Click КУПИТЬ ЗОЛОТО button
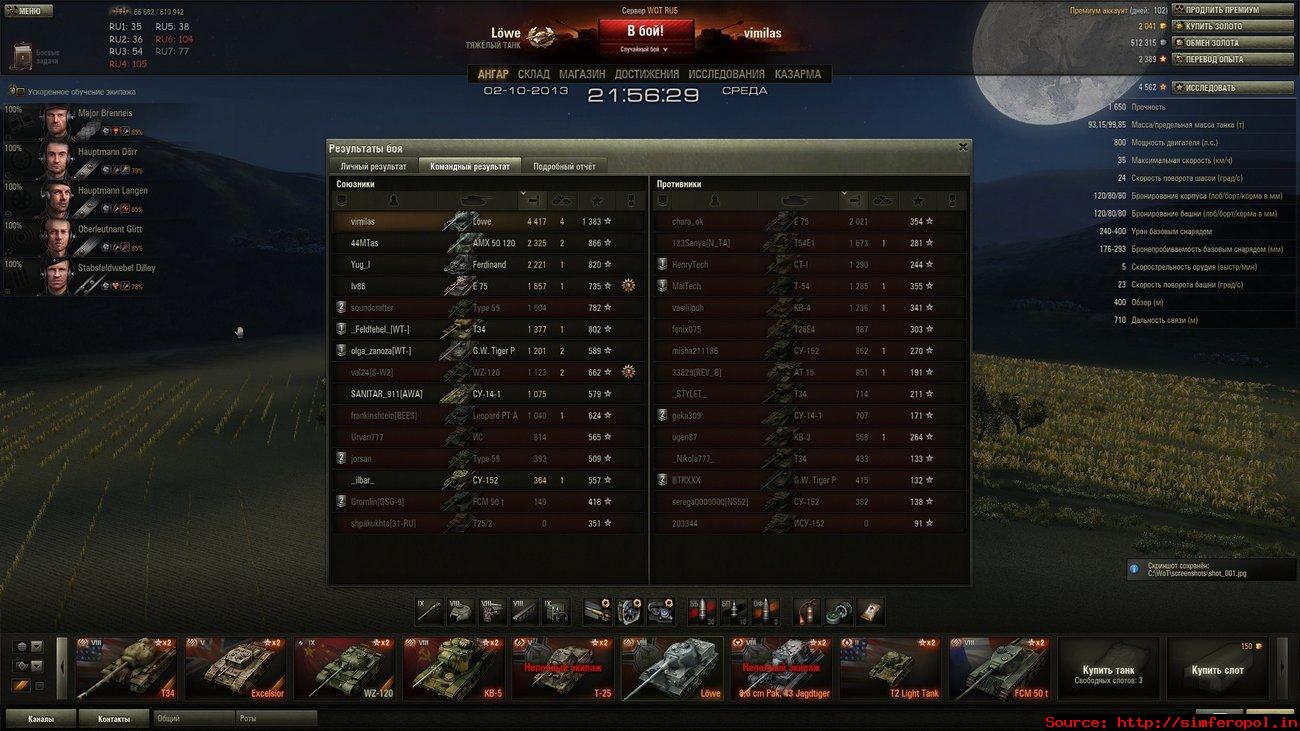 (x=1232, y=26)
